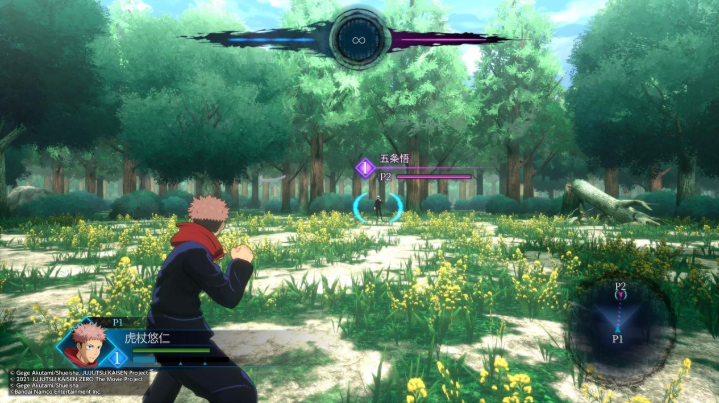Select the blue level diamond under the portrait
Screen dimensions: 719x403
(116, 357)
